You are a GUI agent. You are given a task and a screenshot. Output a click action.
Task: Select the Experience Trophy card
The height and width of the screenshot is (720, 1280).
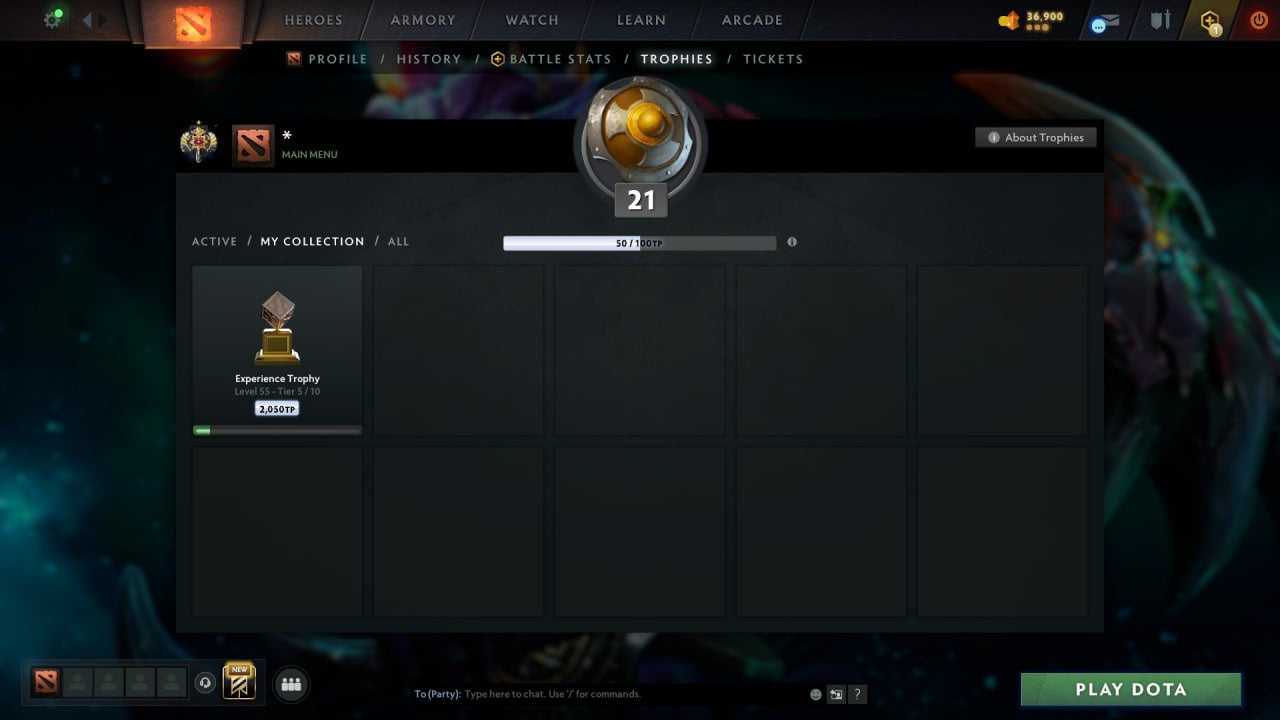click(x=277, y=348)
